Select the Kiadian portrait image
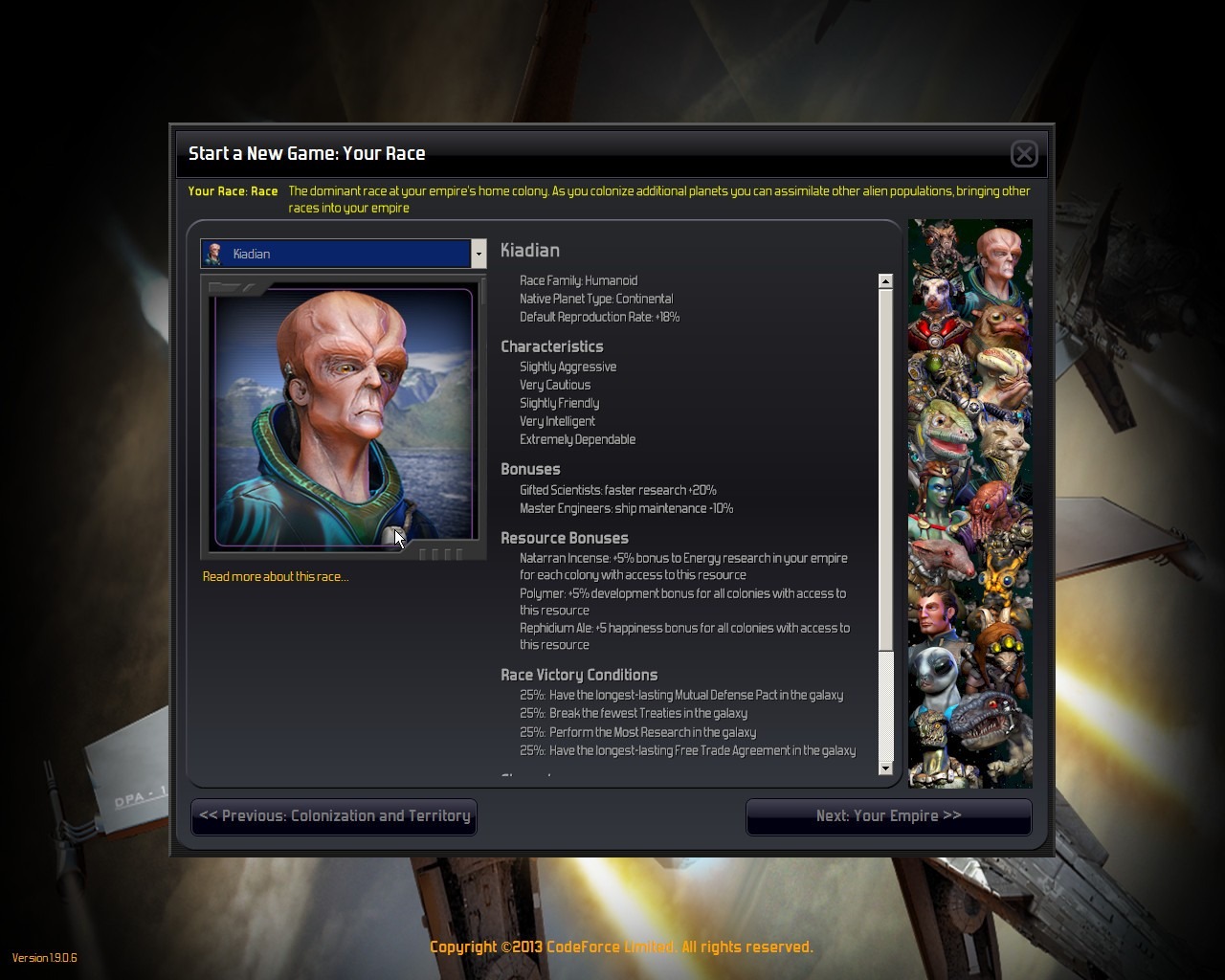The height and width of the screenshot is (980, 1225). (344, 417)
